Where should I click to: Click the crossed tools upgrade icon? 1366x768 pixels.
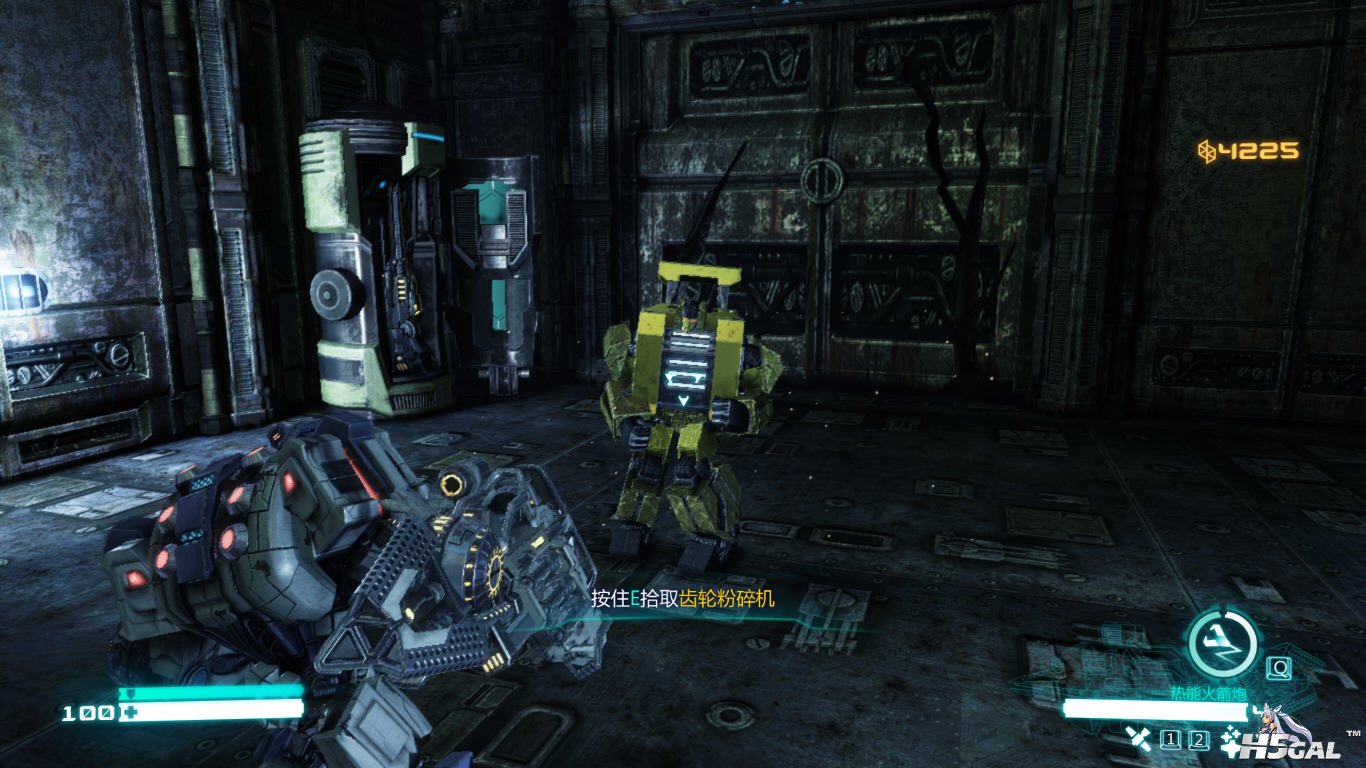1138,739
